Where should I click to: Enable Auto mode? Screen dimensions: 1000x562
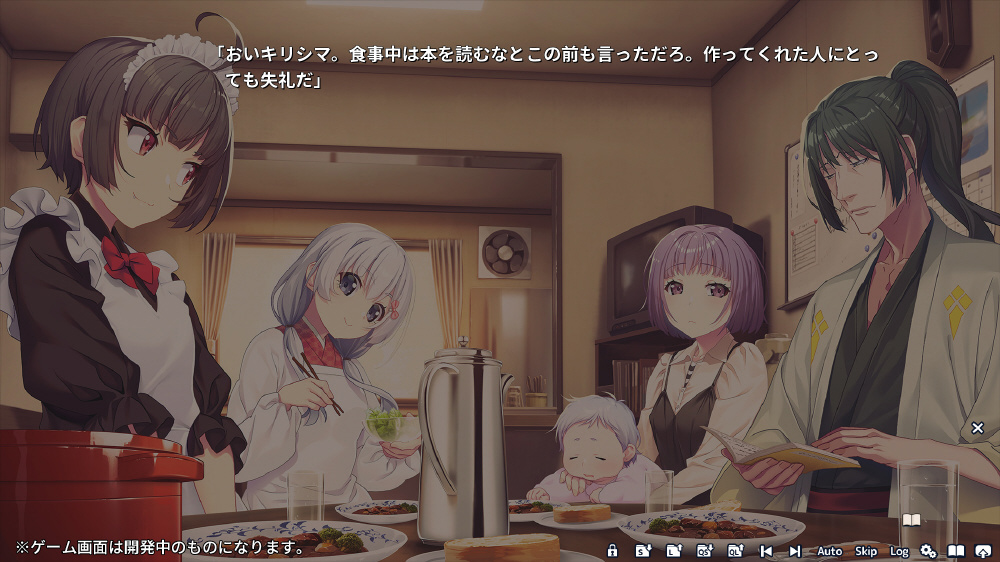830,551
